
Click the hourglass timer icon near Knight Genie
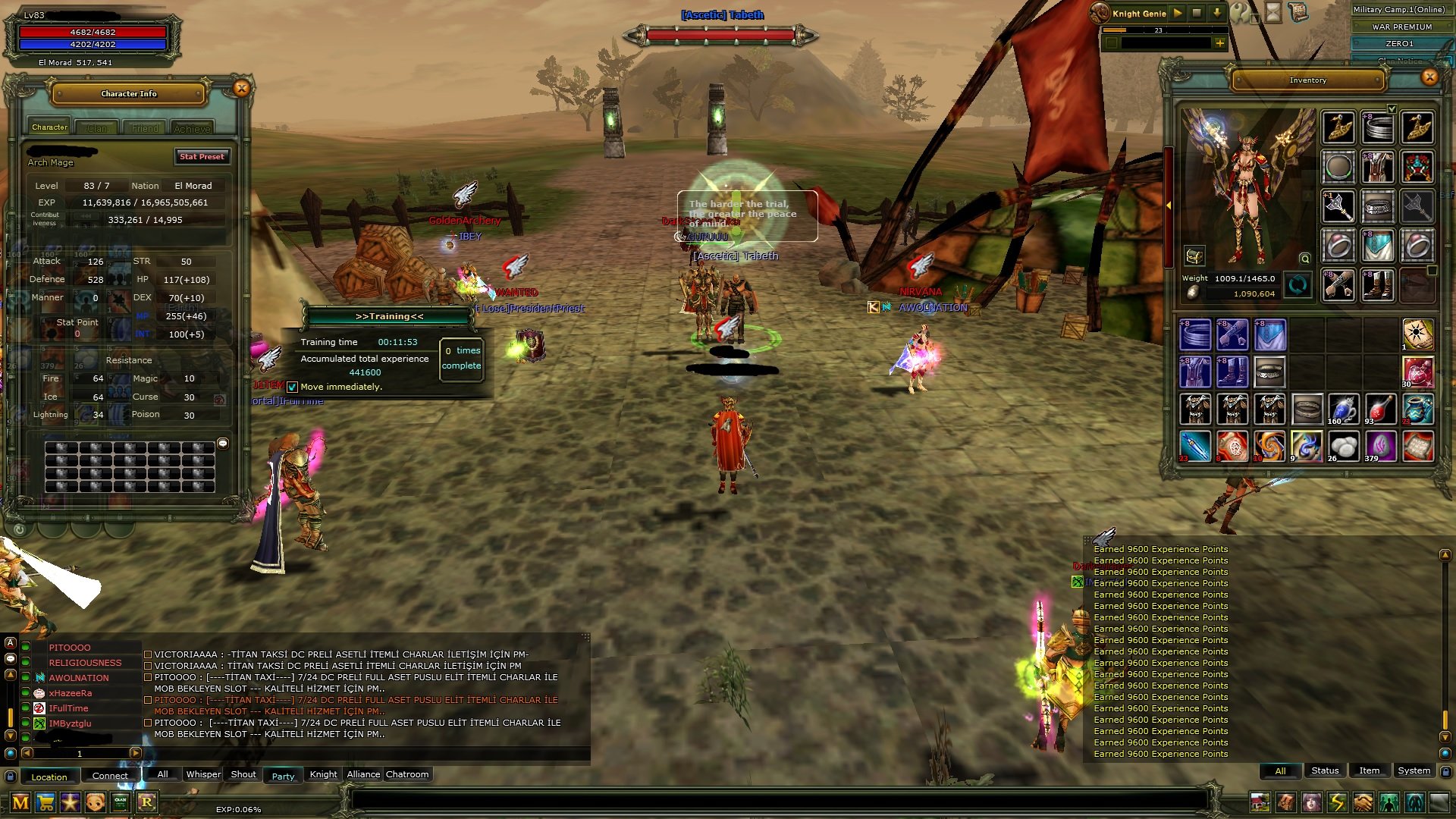tap(1272, 13)
